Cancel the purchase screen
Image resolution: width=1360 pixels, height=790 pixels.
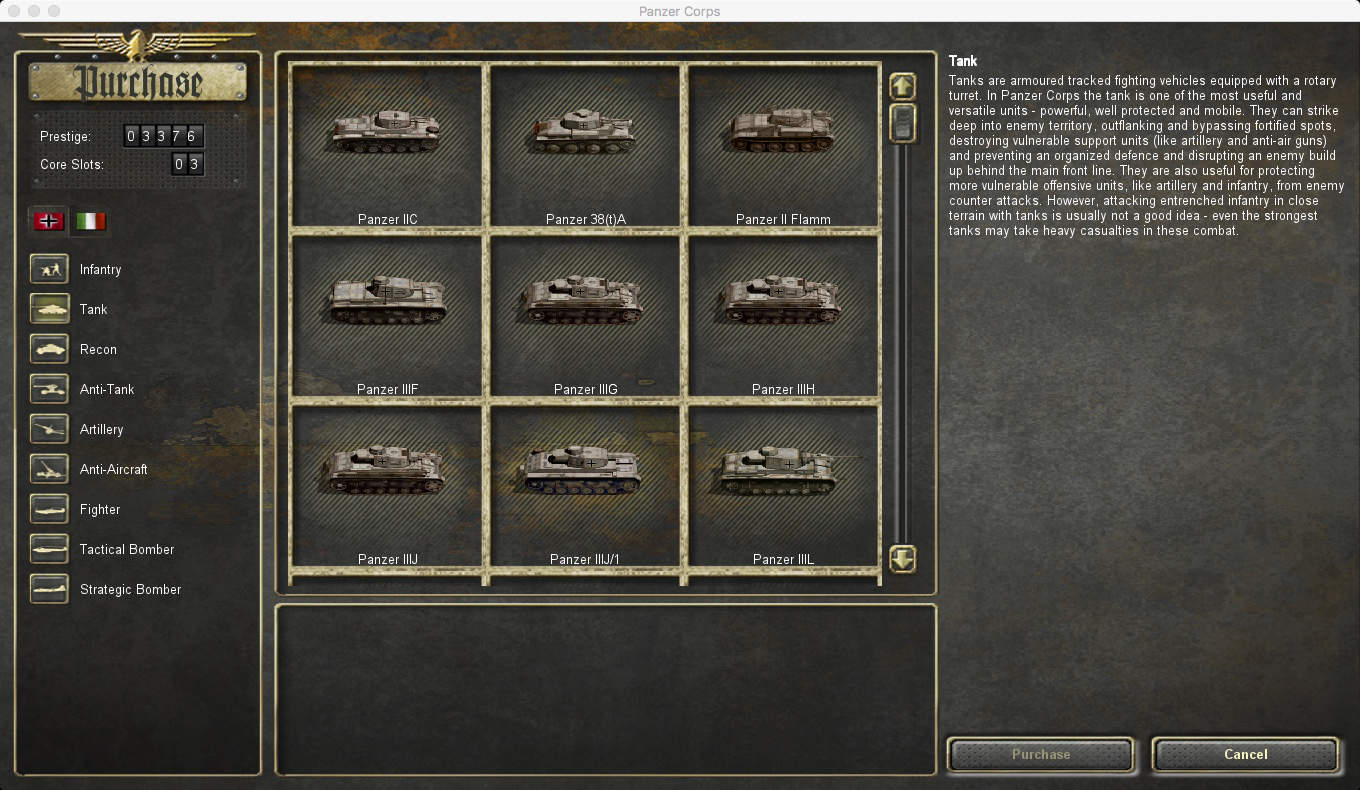click(x=1245, y=755)
